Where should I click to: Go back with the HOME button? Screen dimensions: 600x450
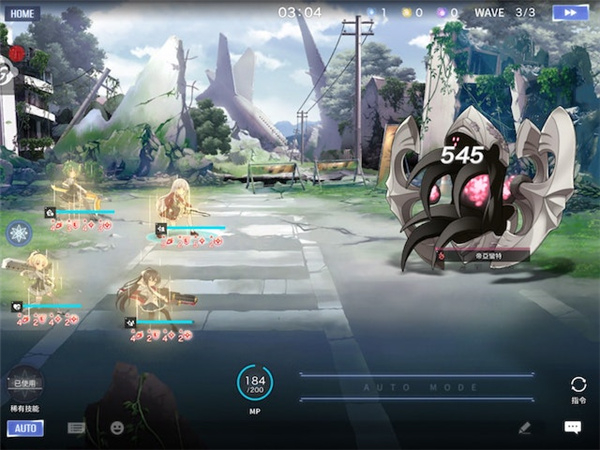[x=22, y=14]
